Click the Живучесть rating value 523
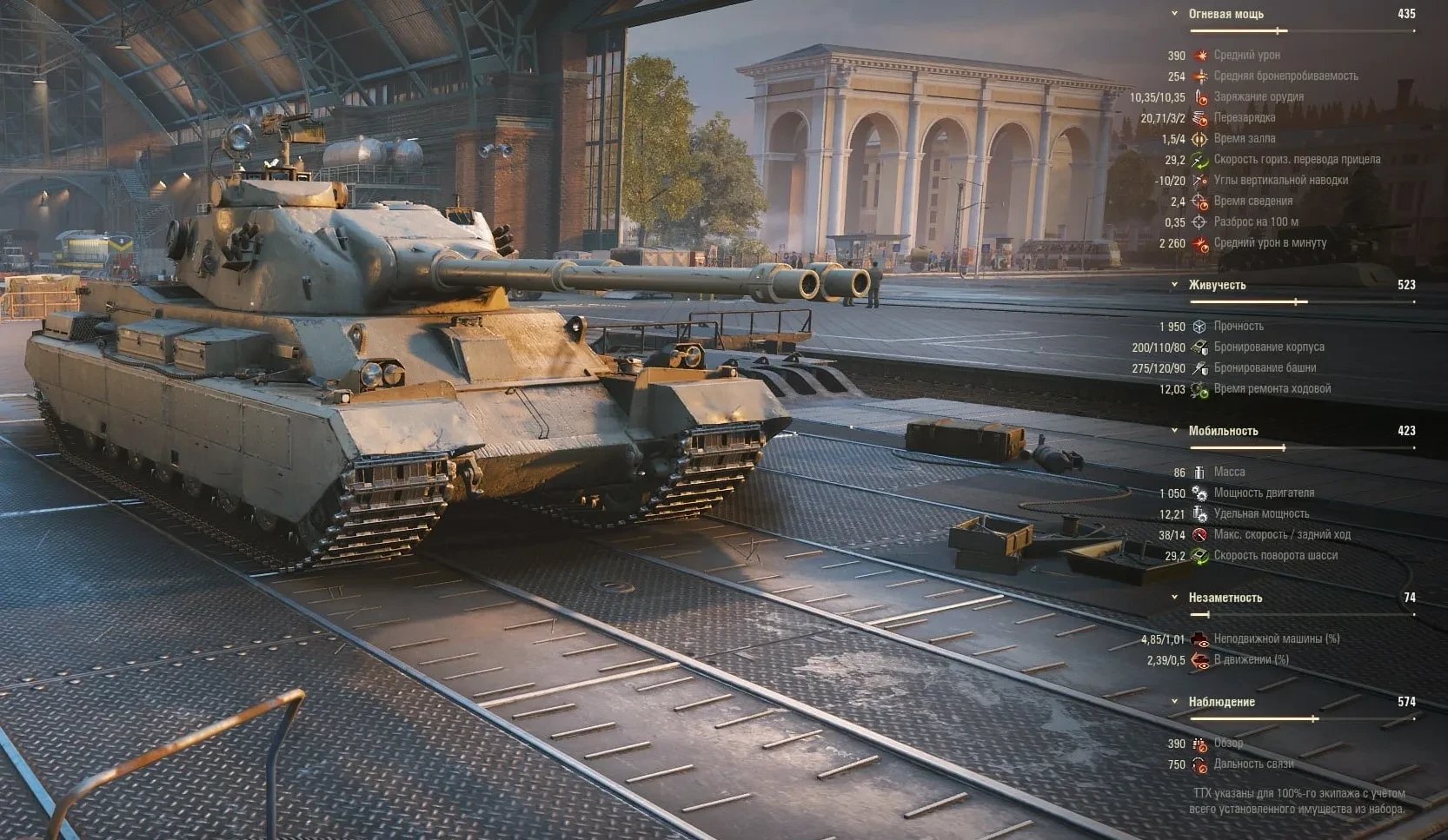This screenshot has height=840, width=1448. pos(1406,284)
